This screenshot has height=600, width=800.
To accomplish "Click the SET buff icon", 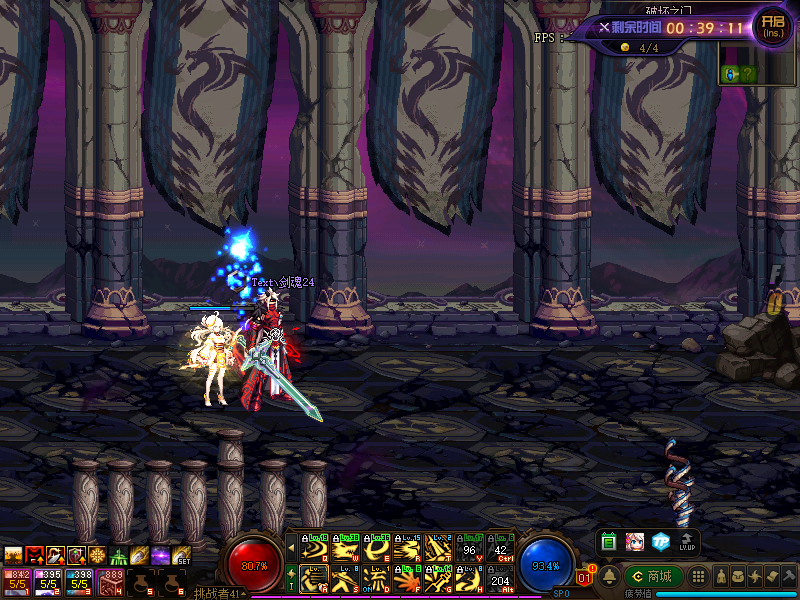I will [x=183, y=555].
